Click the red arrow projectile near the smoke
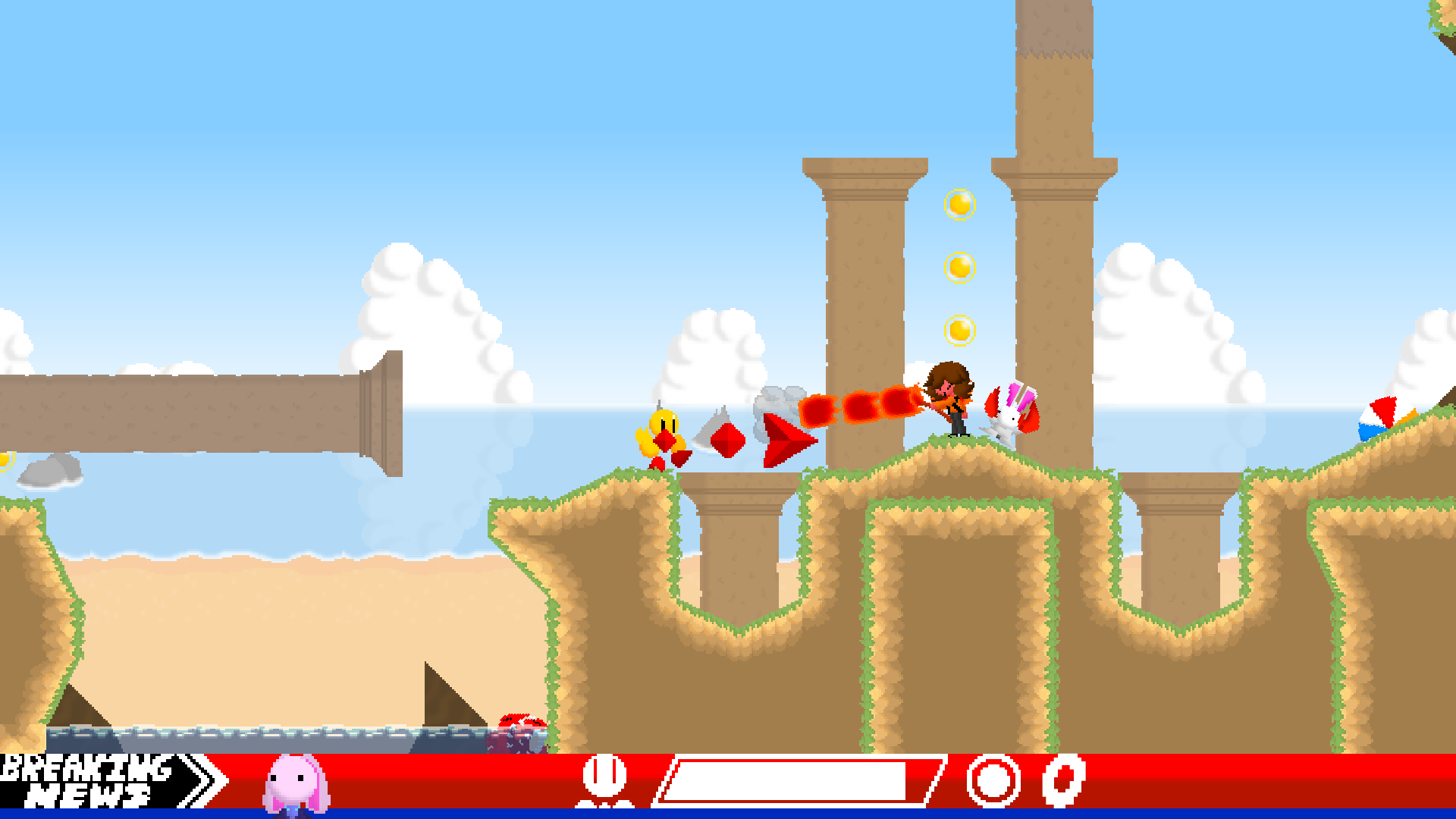1456x819 pixels. 781,440
